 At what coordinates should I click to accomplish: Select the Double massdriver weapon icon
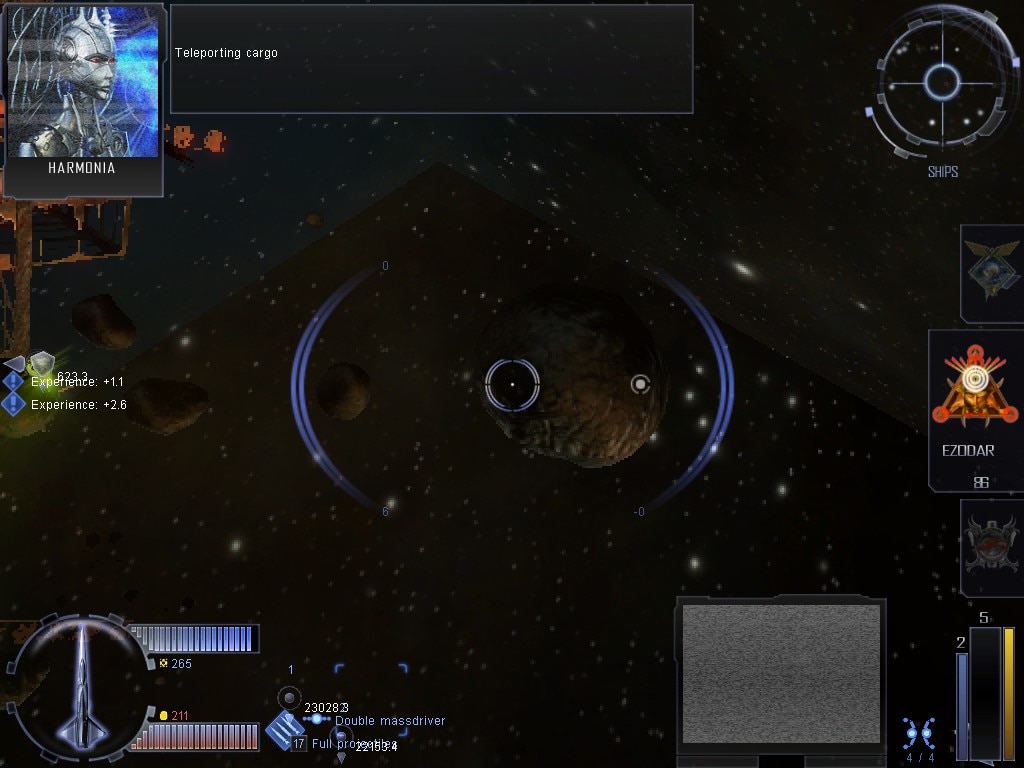[x=285, y=730]
